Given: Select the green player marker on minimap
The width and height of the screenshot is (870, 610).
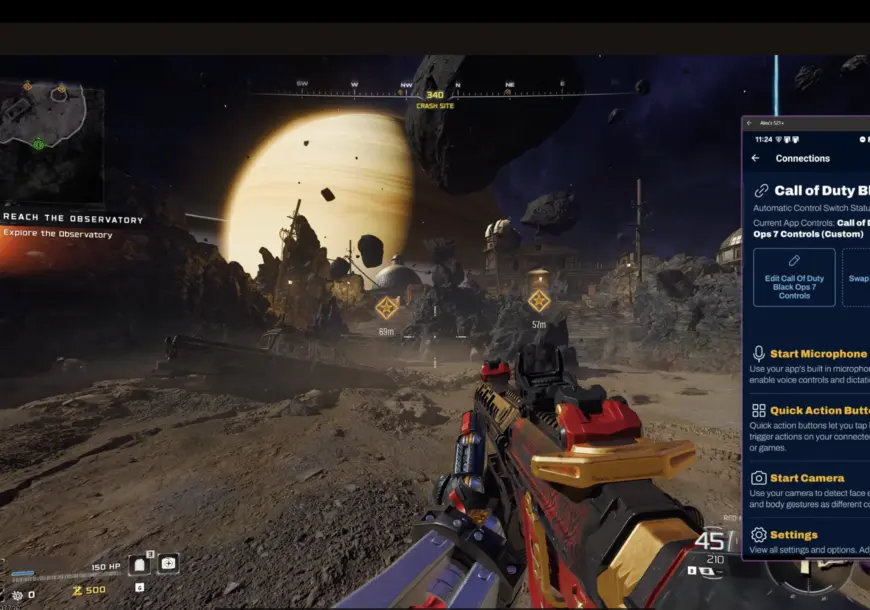Looking at the screenshot, I should coord(38,144).
